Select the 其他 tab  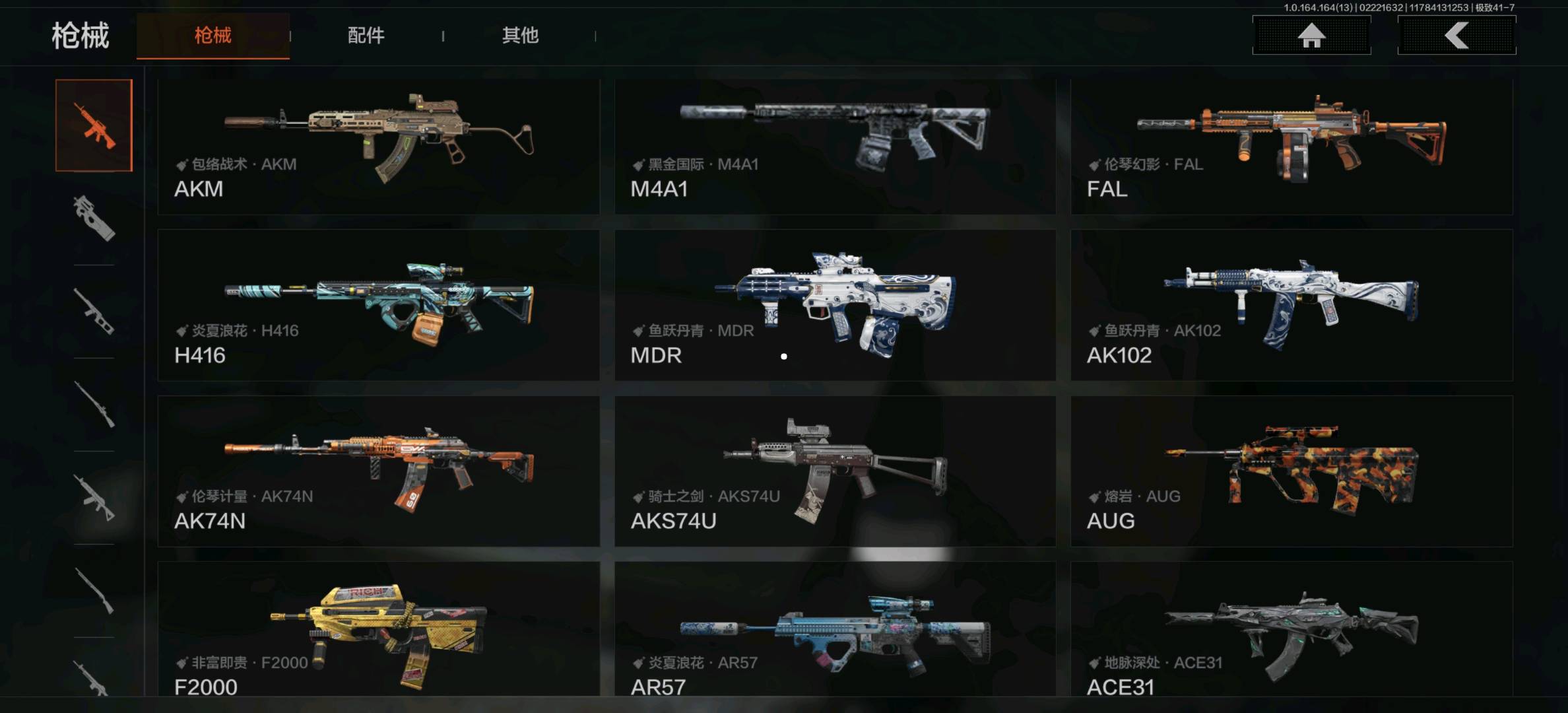coord(520,36)
